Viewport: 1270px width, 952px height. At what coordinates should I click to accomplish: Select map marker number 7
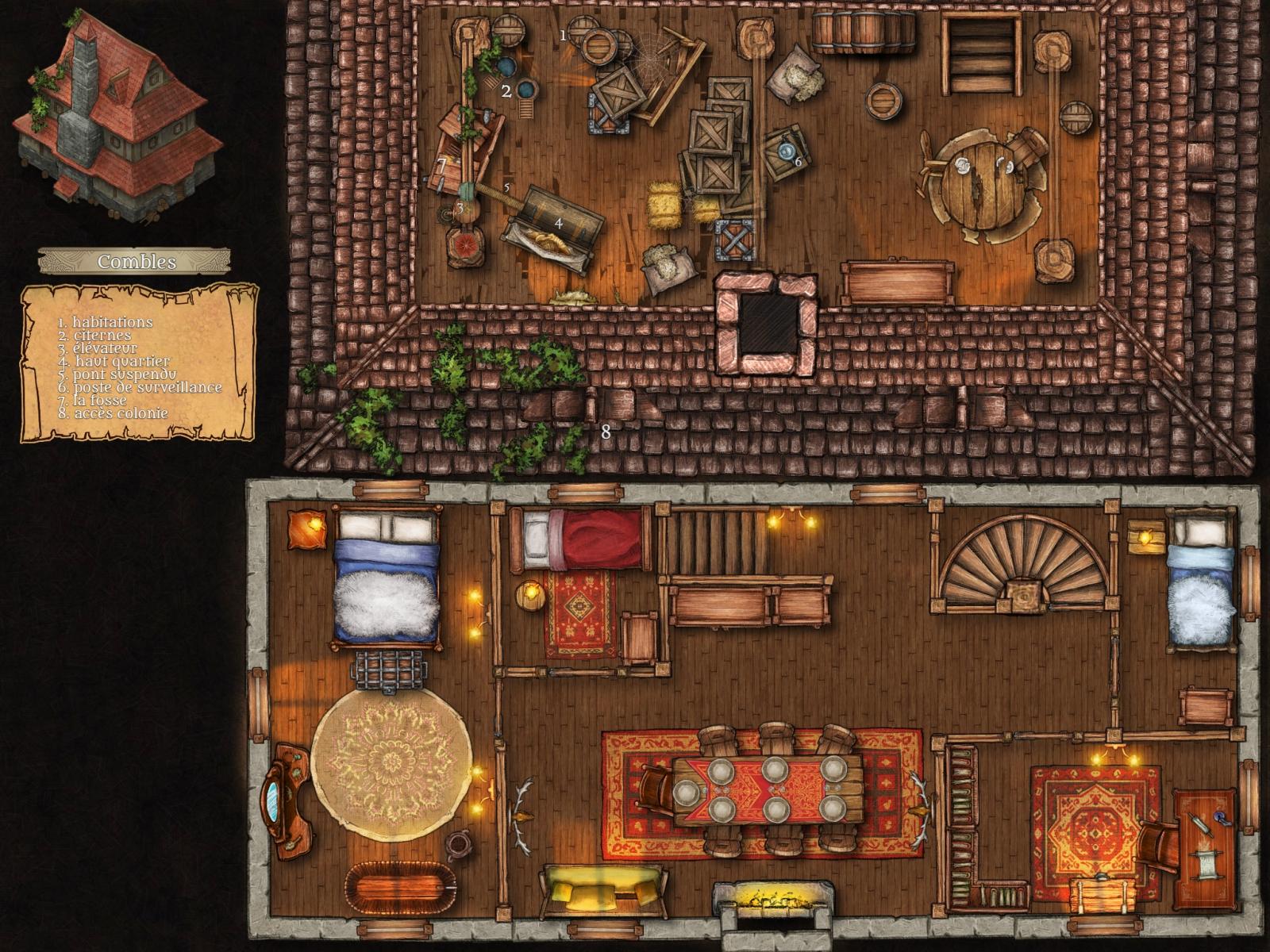coord(442,166)
